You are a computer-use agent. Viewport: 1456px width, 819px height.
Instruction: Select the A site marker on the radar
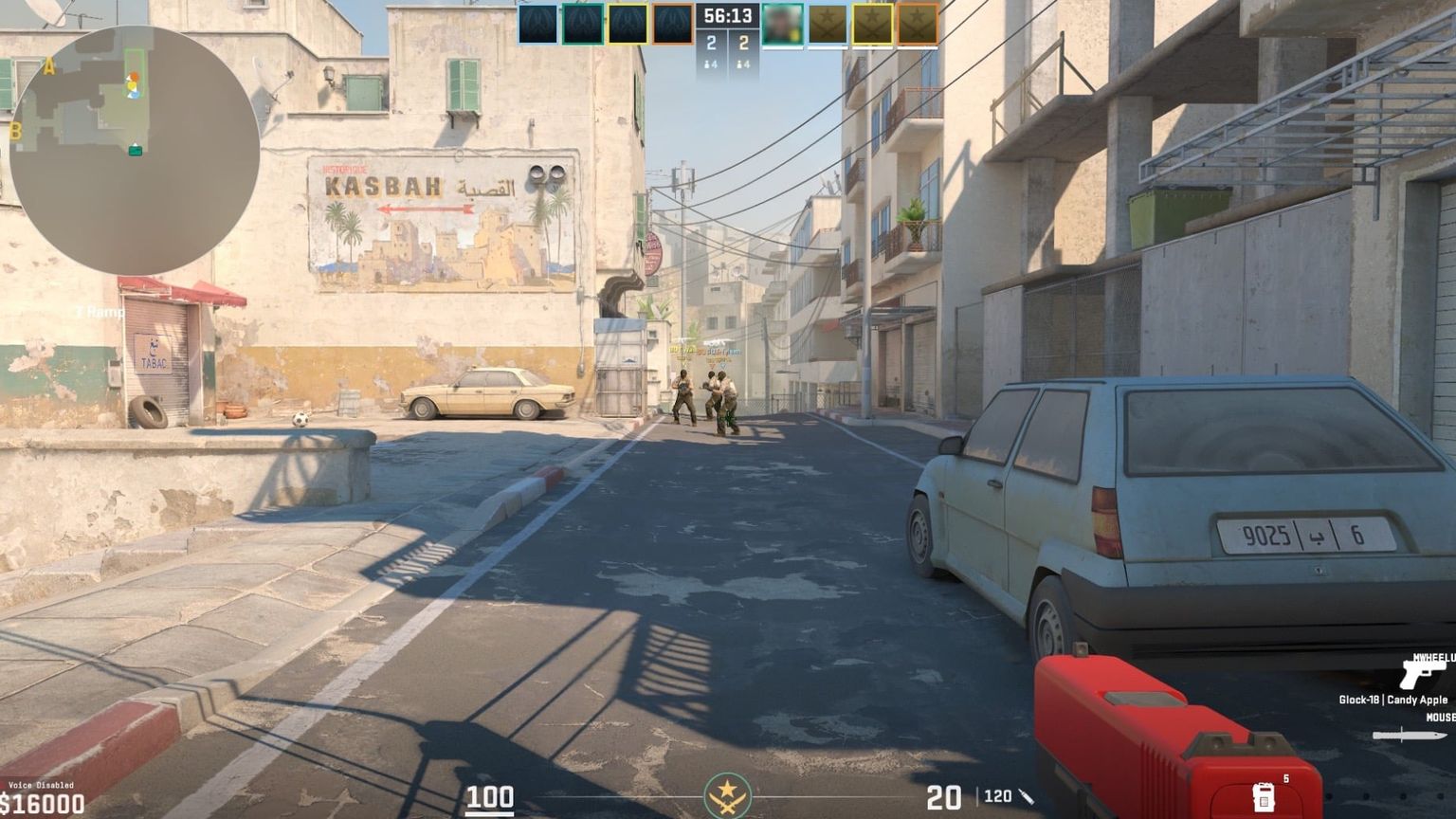(49, 64)
